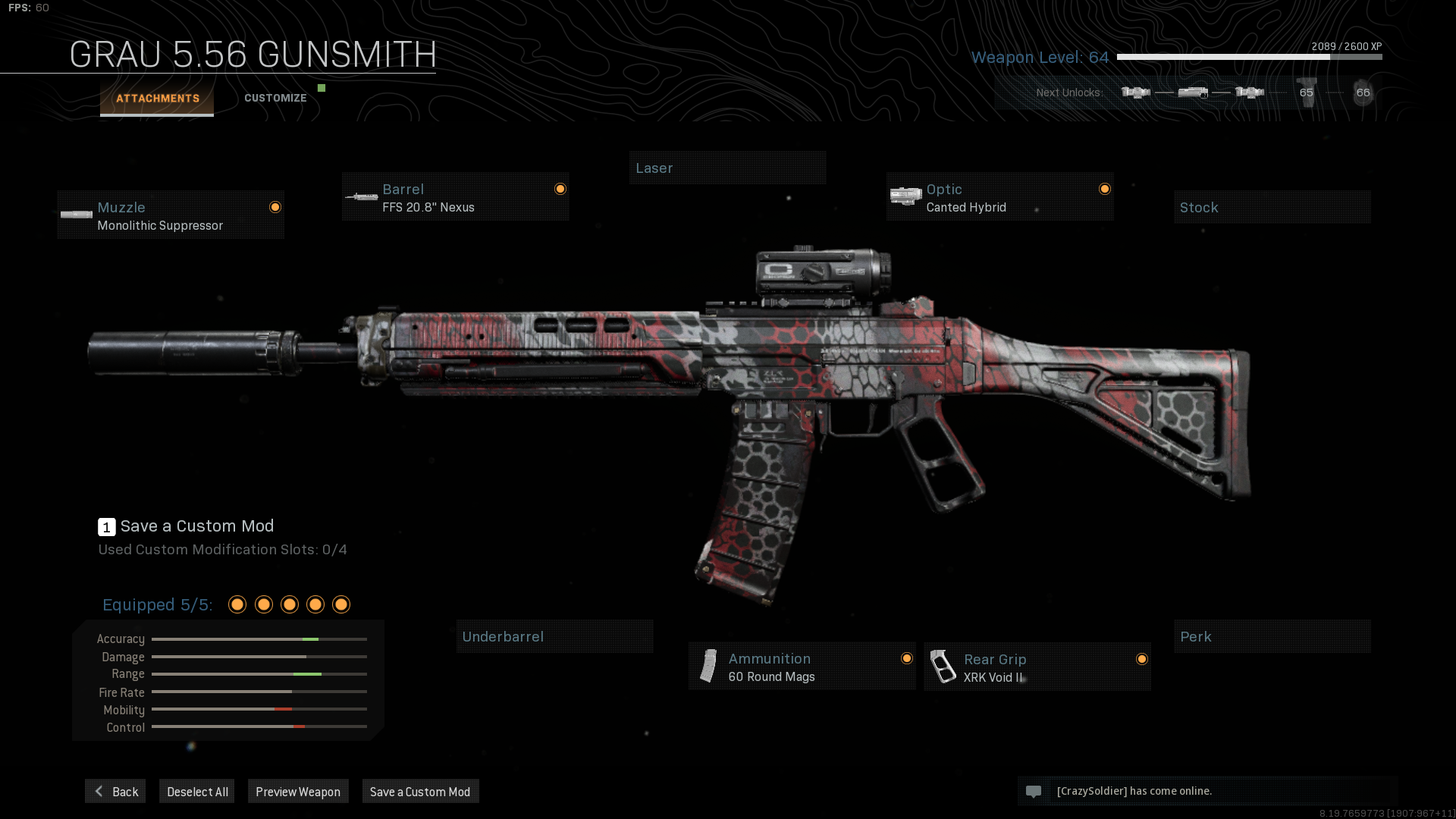This screenshot has height=819, width=1456.
Task: Go back with the Back button
Action: (x=115, y=792)
